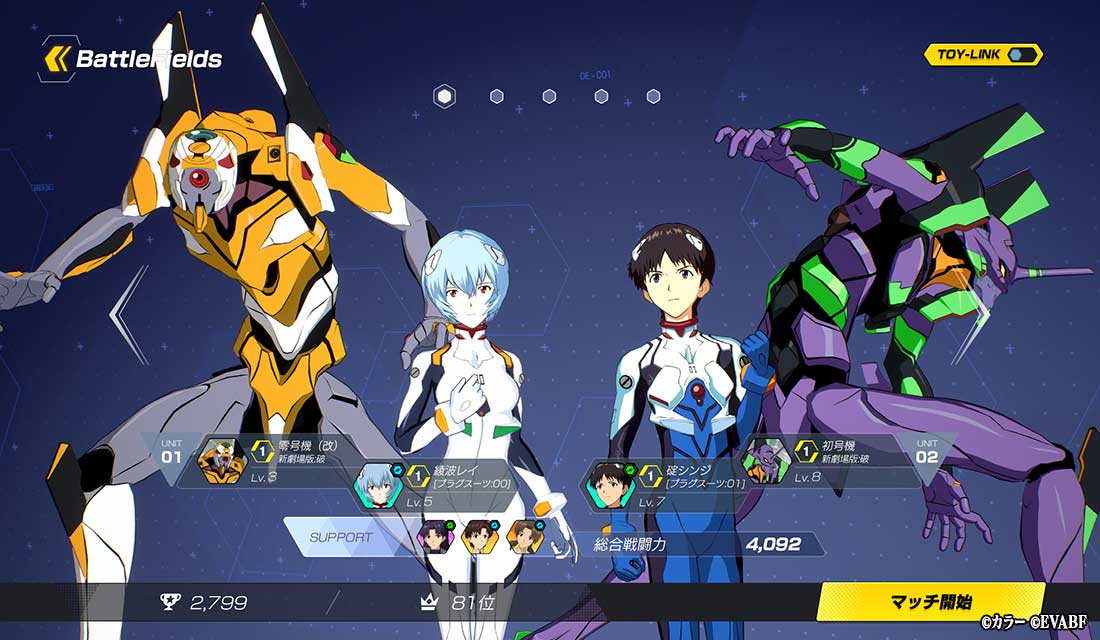The height and width of the screenshot is (640, 1100).
Task: Choose the first support character portrait
Action: [x=435, y=537]
